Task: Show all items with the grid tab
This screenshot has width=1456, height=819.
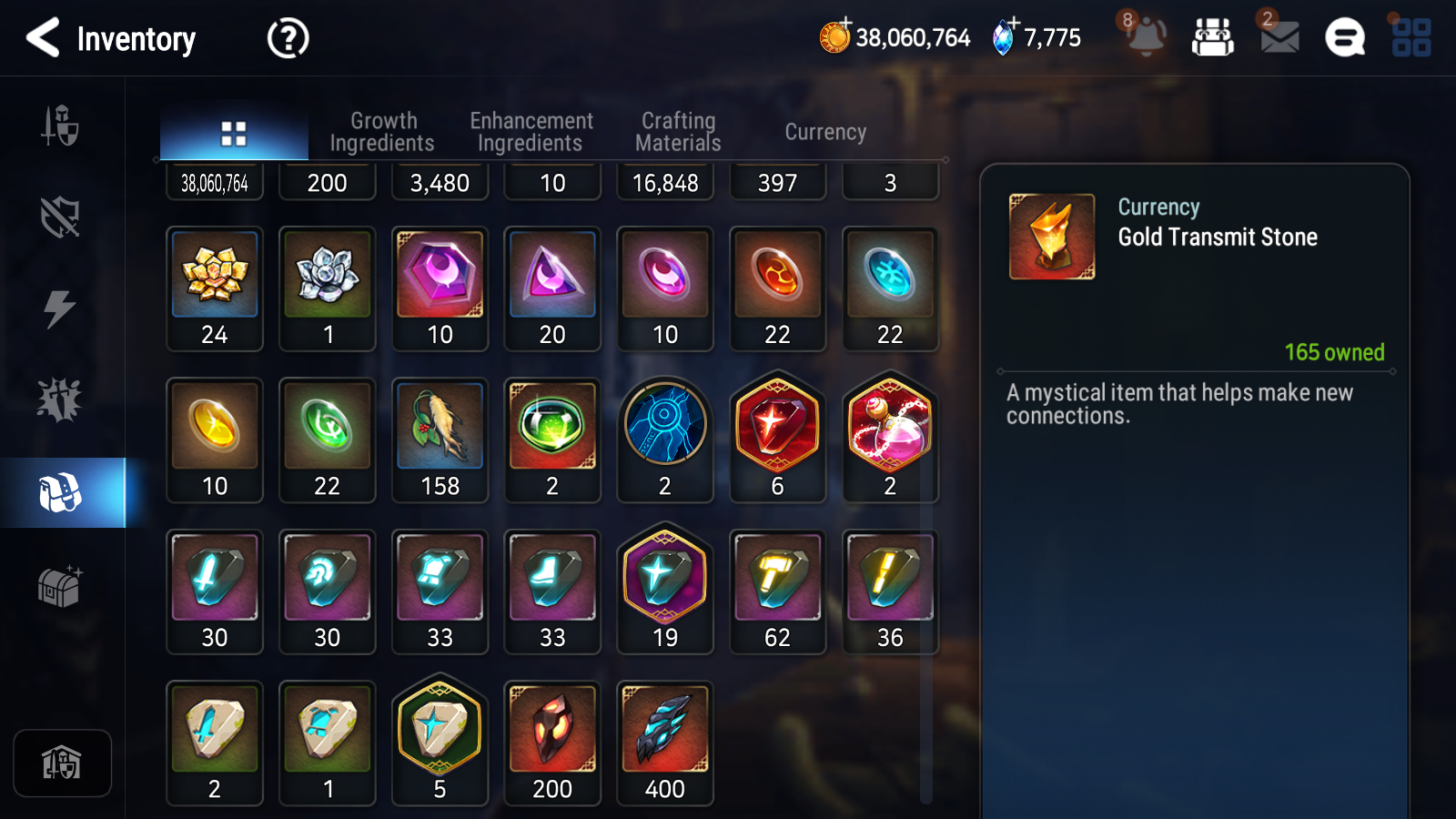Action: (x=234, y=134)
